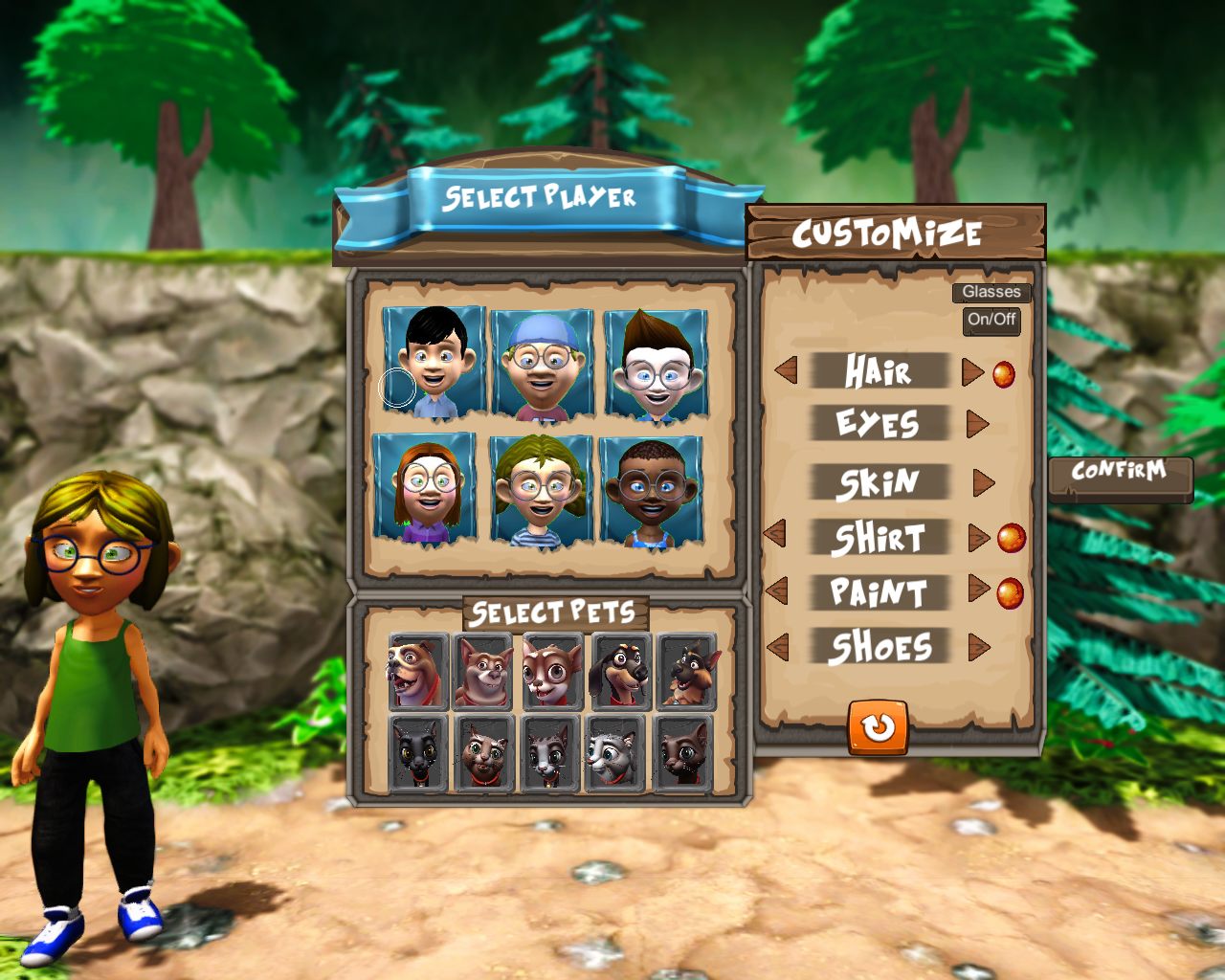Click the right arrow next to Hair
This screenshot has height=980, width=1225.
(972, 371)
